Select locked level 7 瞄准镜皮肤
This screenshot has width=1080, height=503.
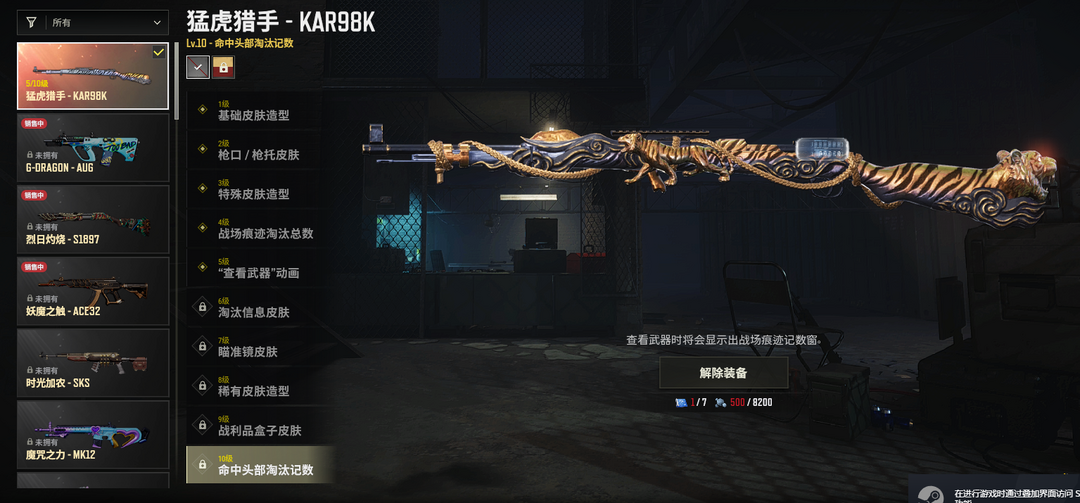[x=255, y=347]
